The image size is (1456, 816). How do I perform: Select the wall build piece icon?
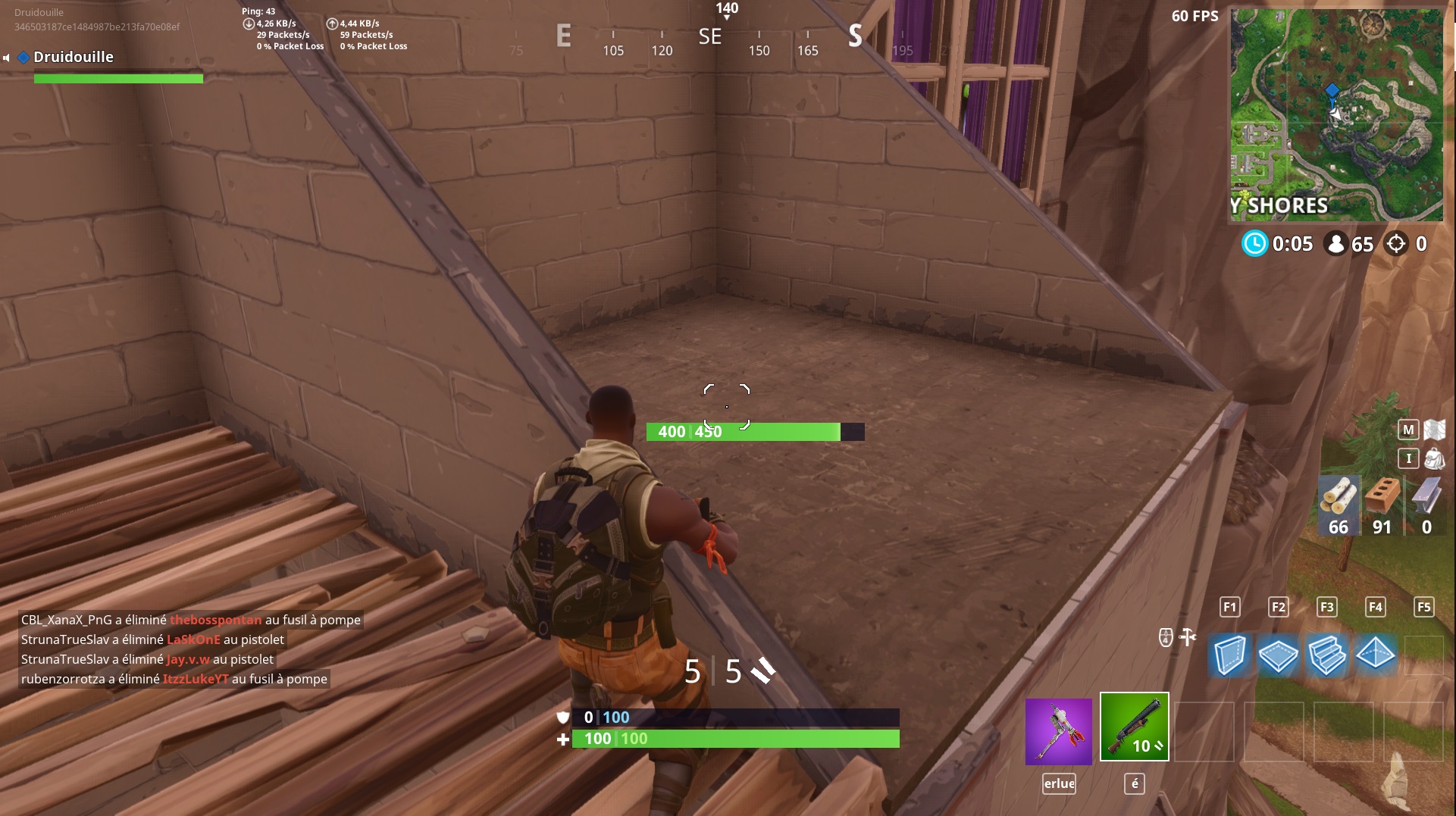click(x=1230, y=655)
